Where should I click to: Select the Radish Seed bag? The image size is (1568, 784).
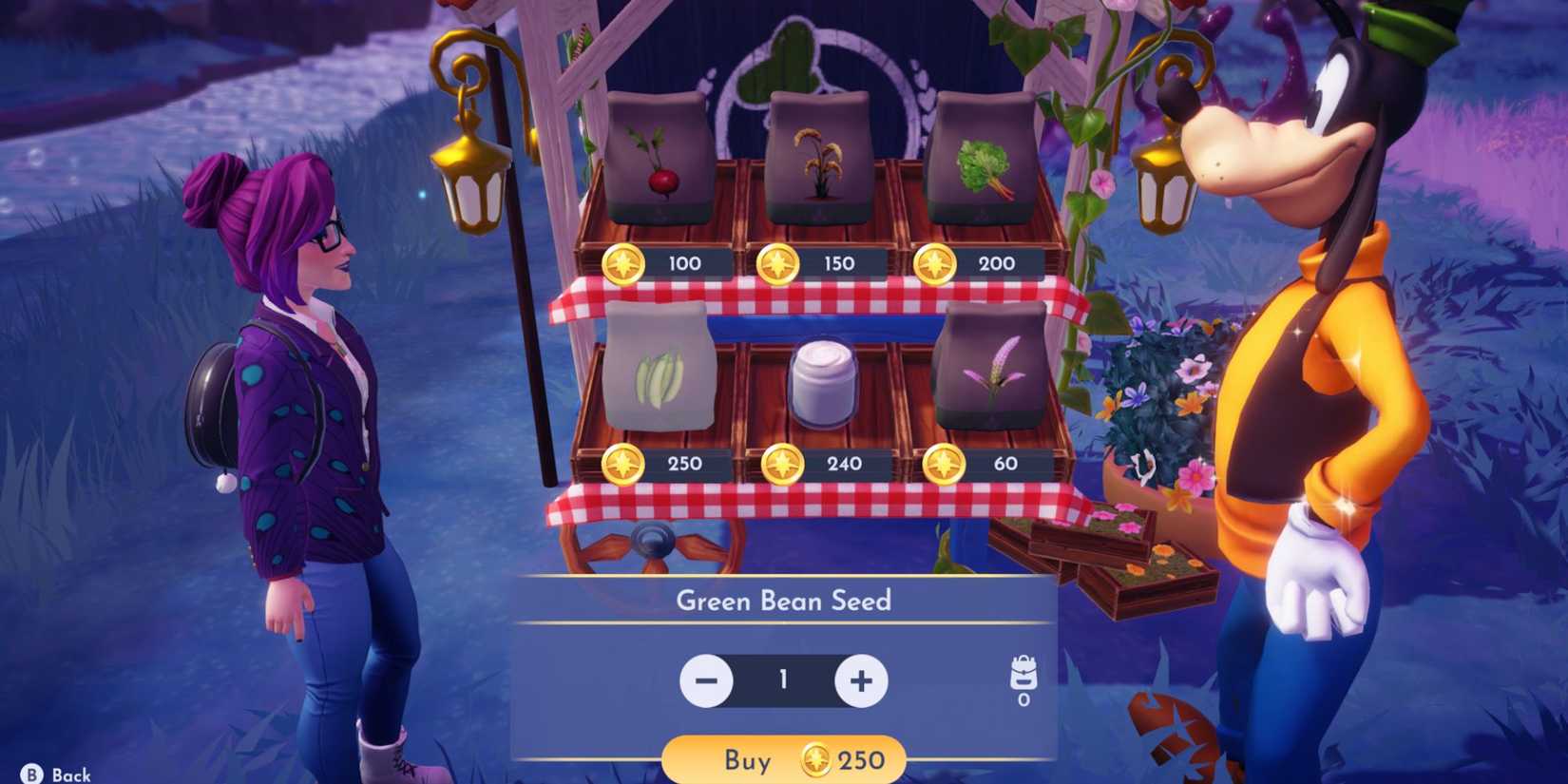click(659, 162)
